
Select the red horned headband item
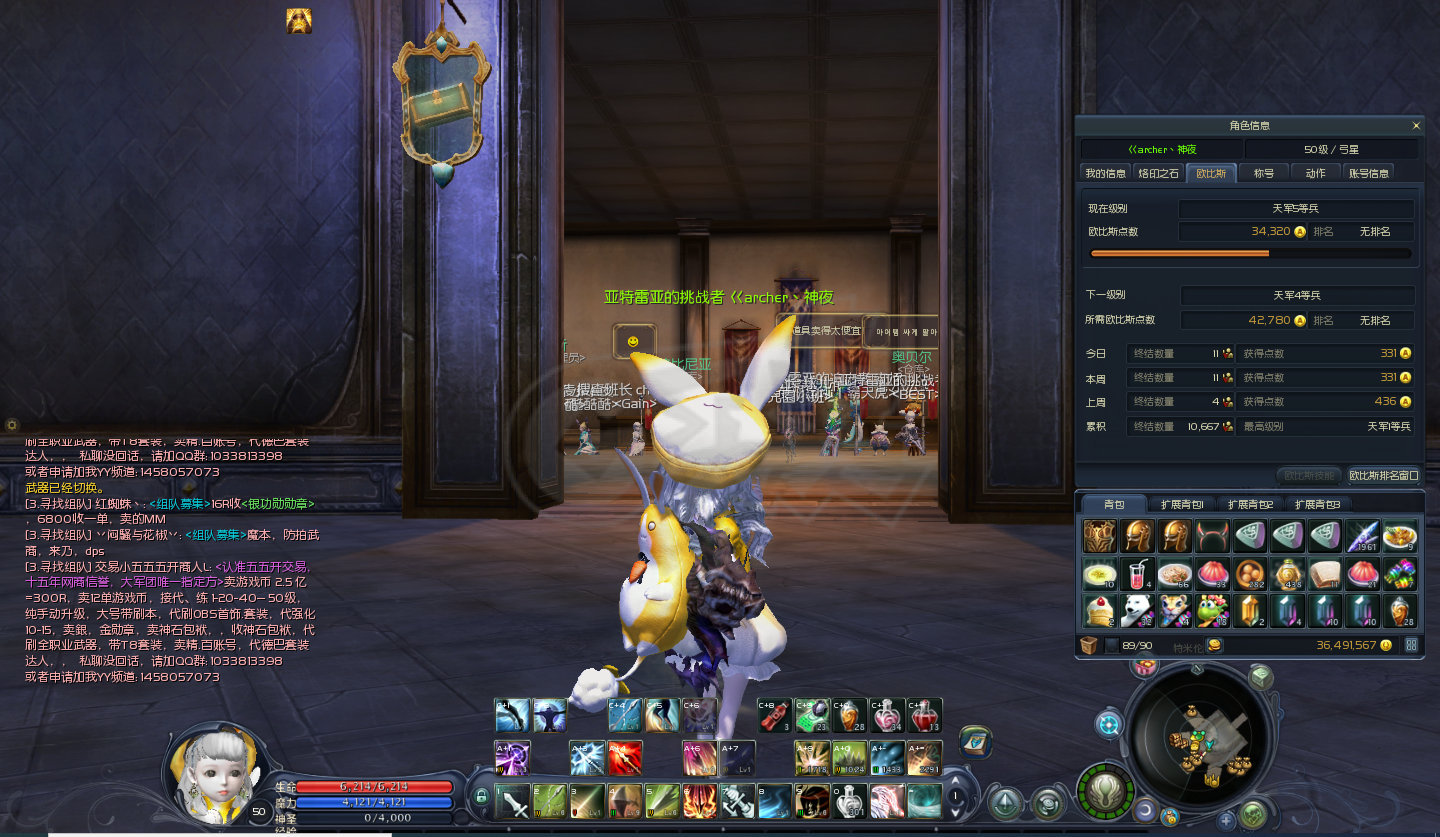pyautogui.click(x=1212, y=537)
